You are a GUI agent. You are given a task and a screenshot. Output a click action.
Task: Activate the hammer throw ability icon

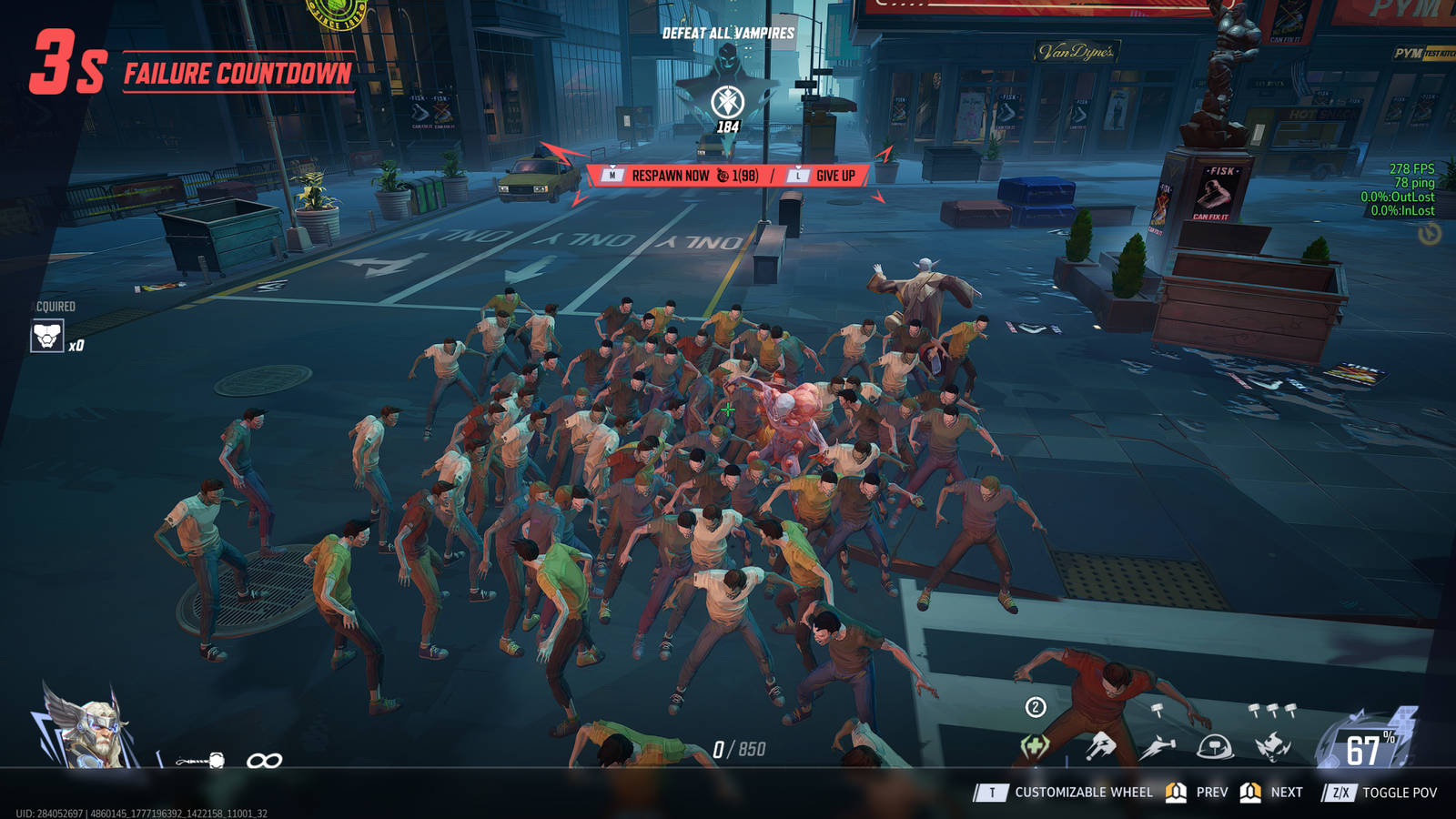tap(1101, 747)
